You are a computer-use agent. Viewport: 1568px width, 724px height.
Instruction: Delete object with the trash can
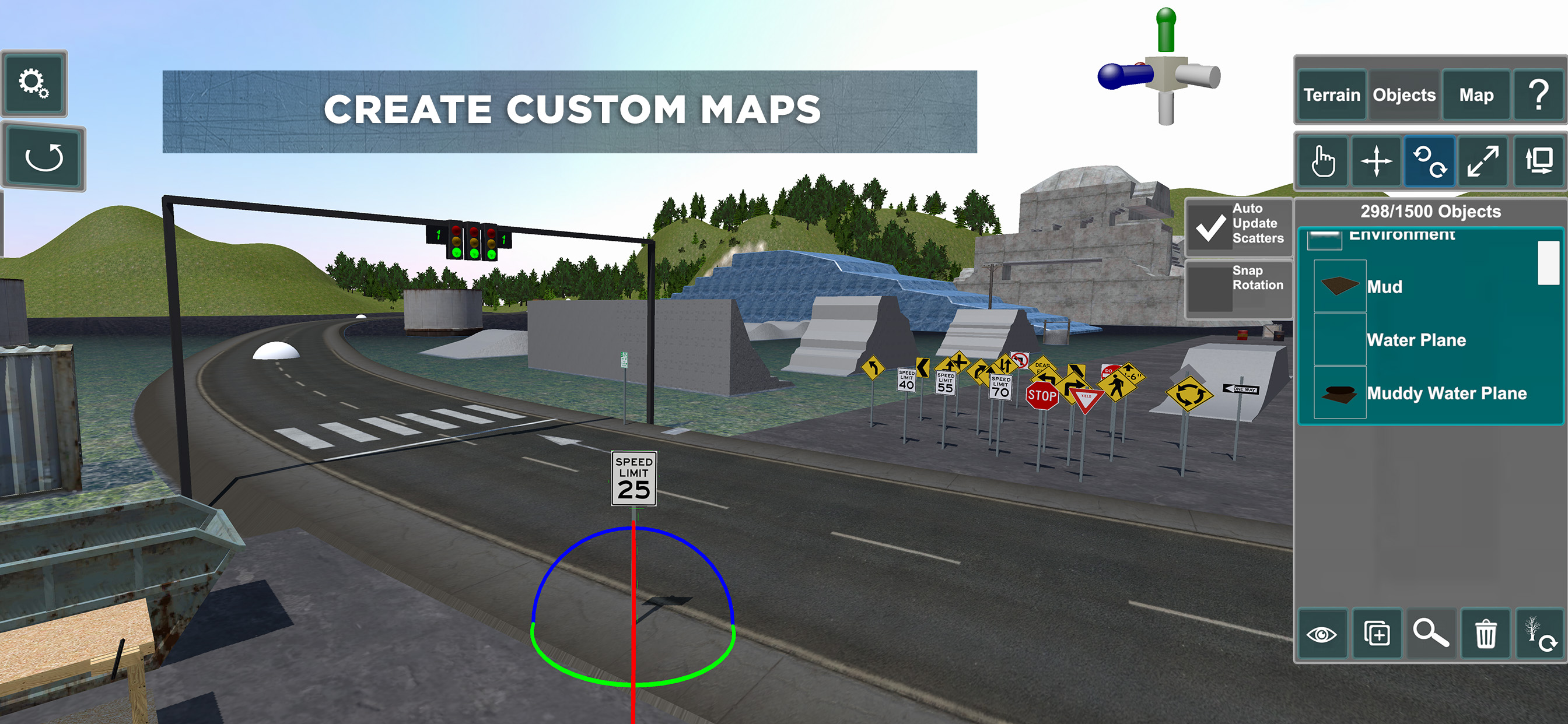pos(1485,635)
